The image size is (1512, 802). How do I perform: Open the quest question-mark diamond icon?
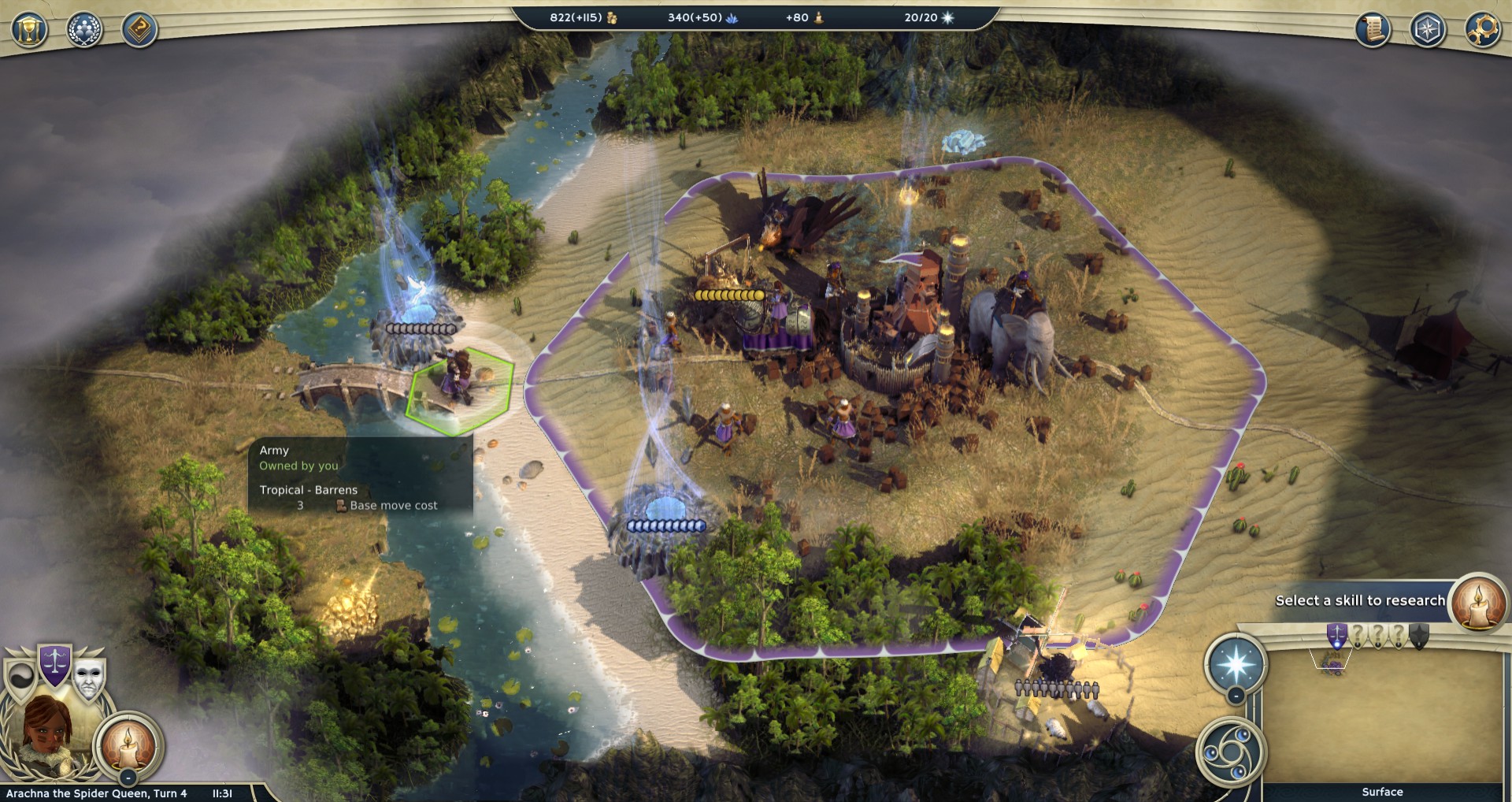(139, 31)
